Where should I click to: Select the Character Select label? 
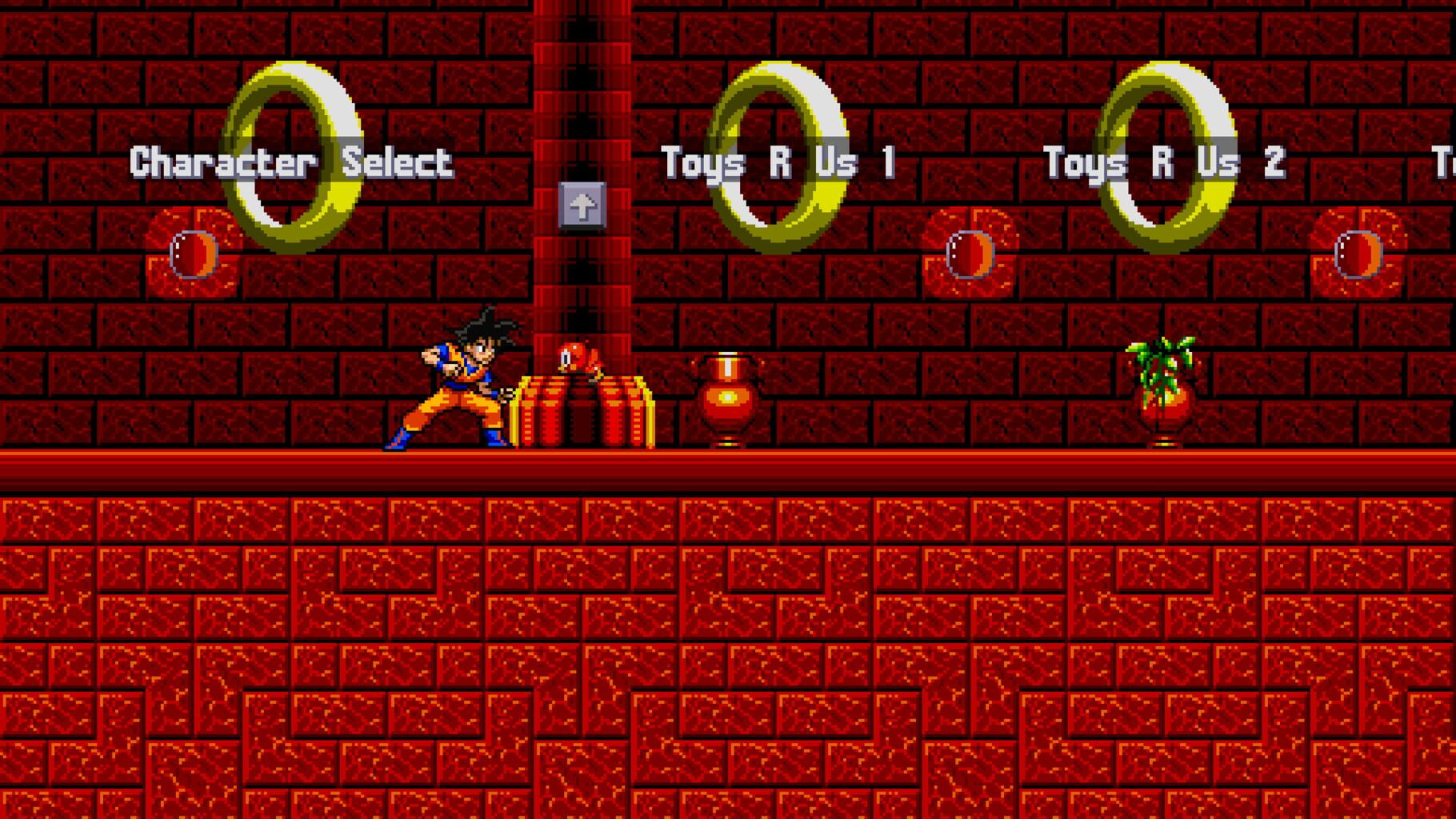(x=292, y=162)
